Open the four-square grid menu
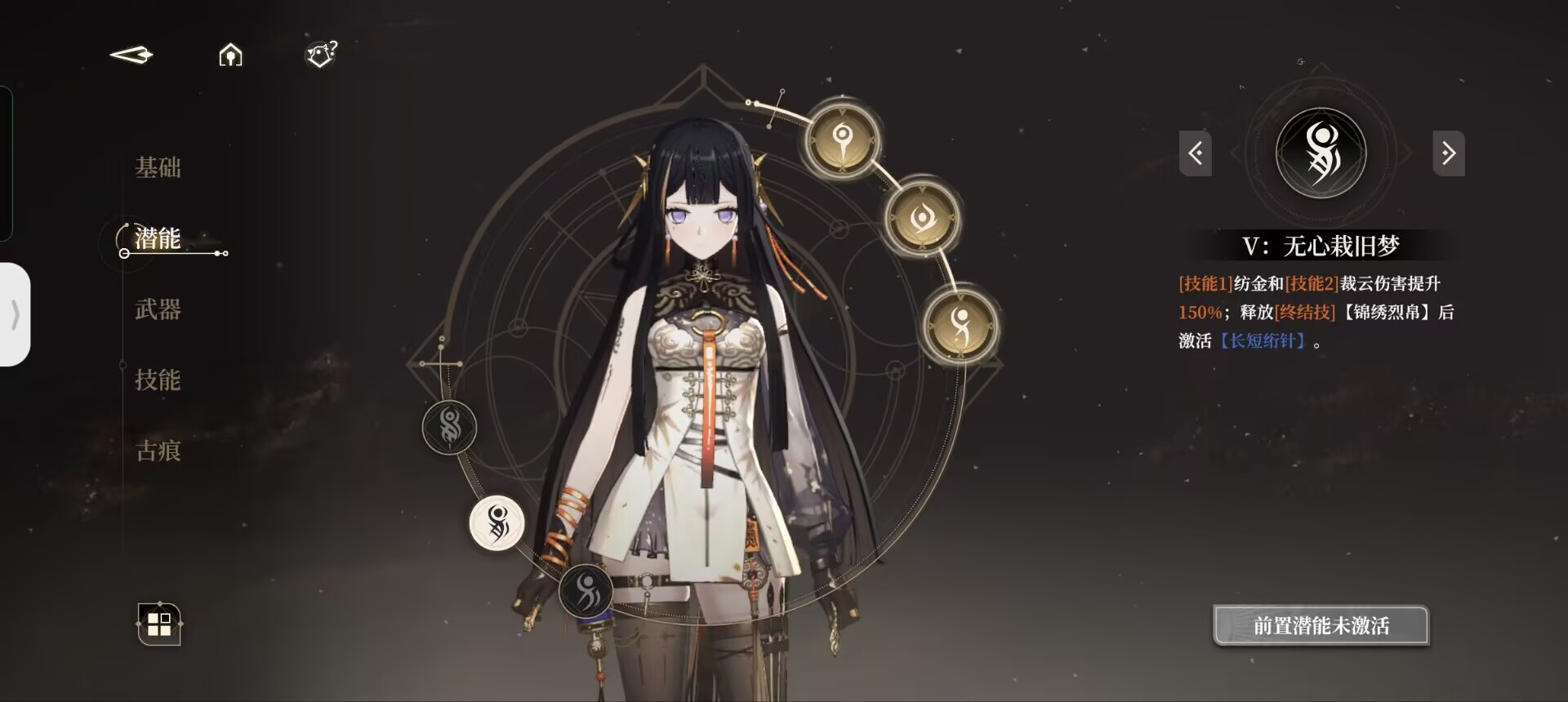Image resolution: width=1568 pixels, height=702 pixels. click(159, 624)
